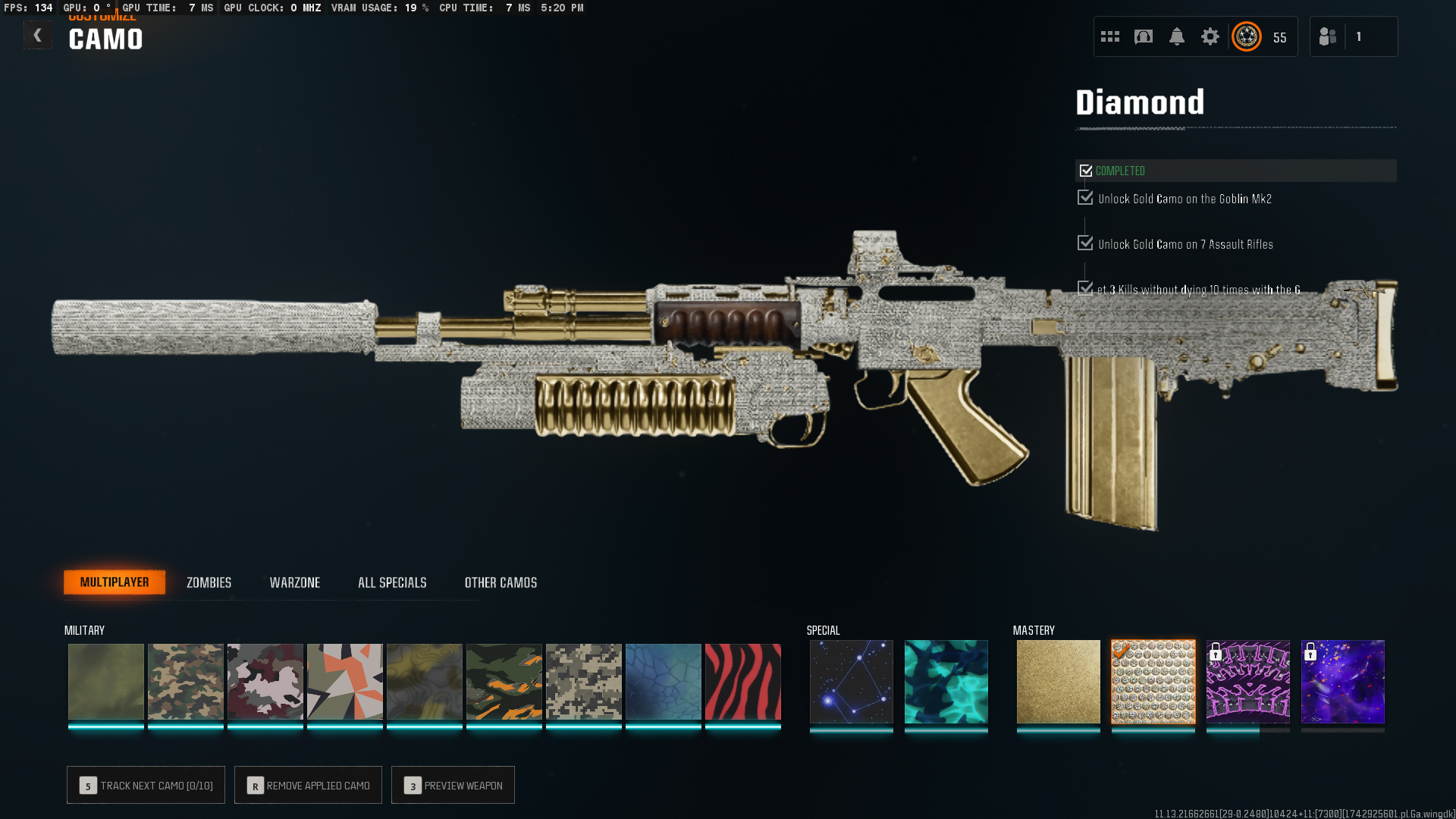The height and width of the screenshot is (819, 1456).
Task: Select the Diamond mastery camo tile
Action: click(x=1153, y=682)
